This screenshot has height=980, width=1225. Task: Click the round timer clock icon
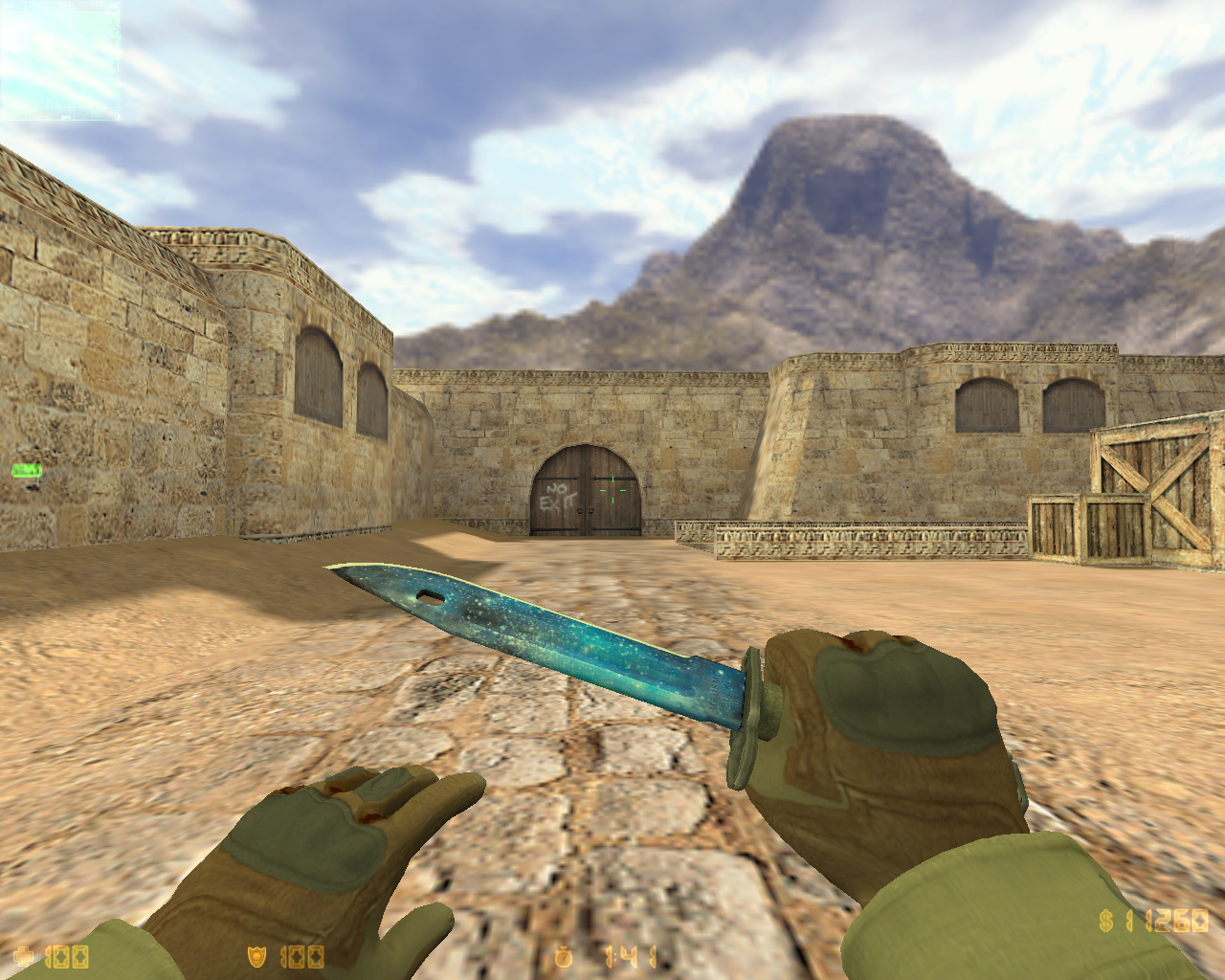[563, 955]
